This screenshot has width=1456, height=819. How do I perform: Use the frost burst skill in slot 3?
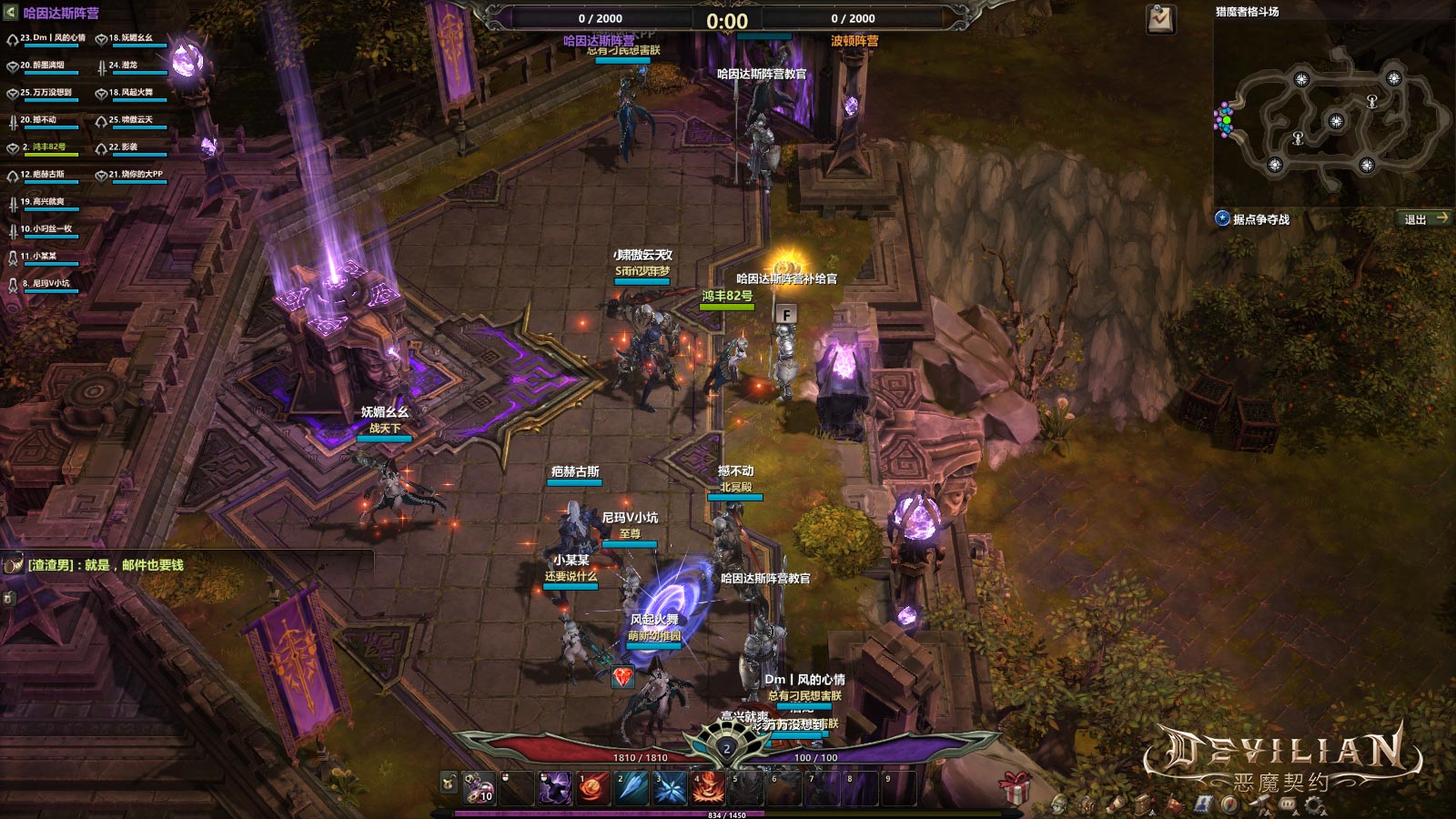pyautogui.click(x=669, y=788)
